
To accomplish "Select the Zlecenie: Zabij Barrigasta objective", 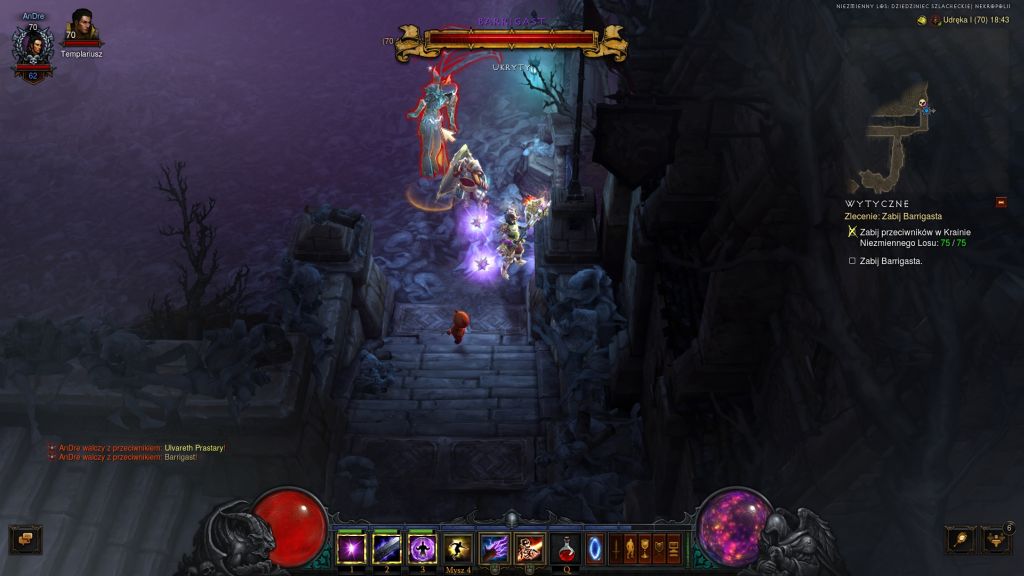I will [893, 216].
